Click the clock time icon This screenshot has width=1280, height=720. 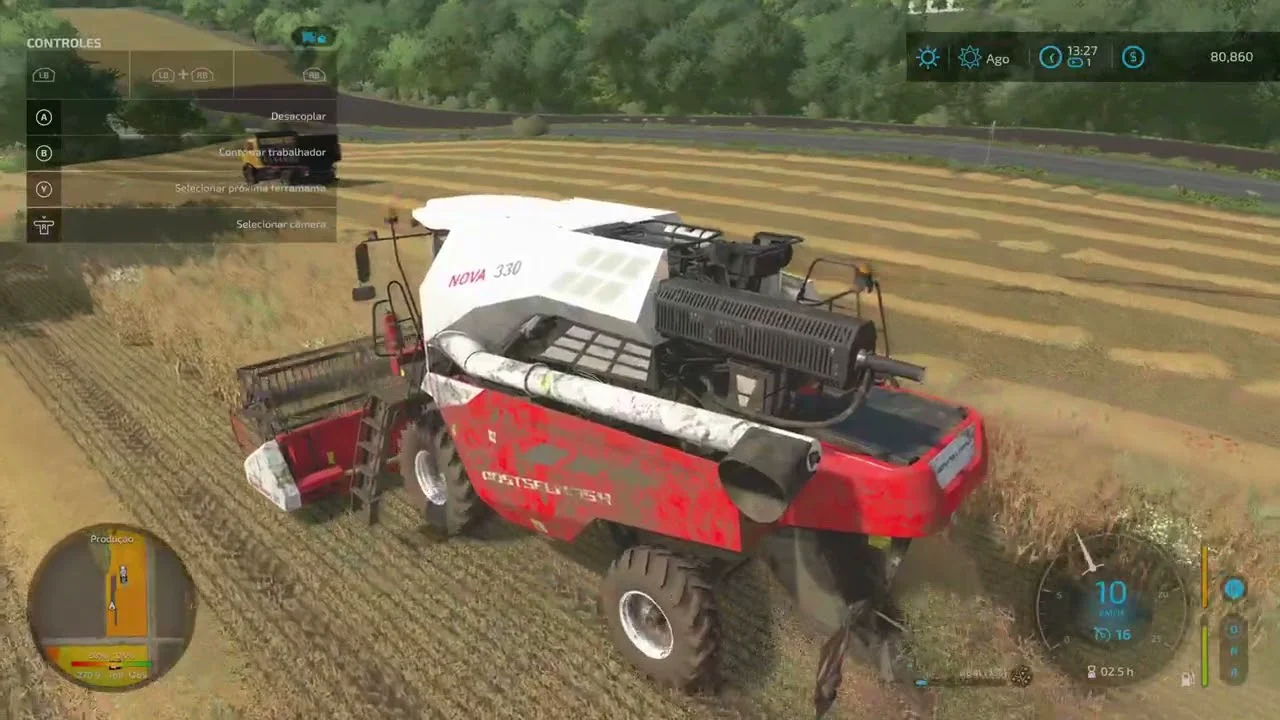[x=1050, y=57]
